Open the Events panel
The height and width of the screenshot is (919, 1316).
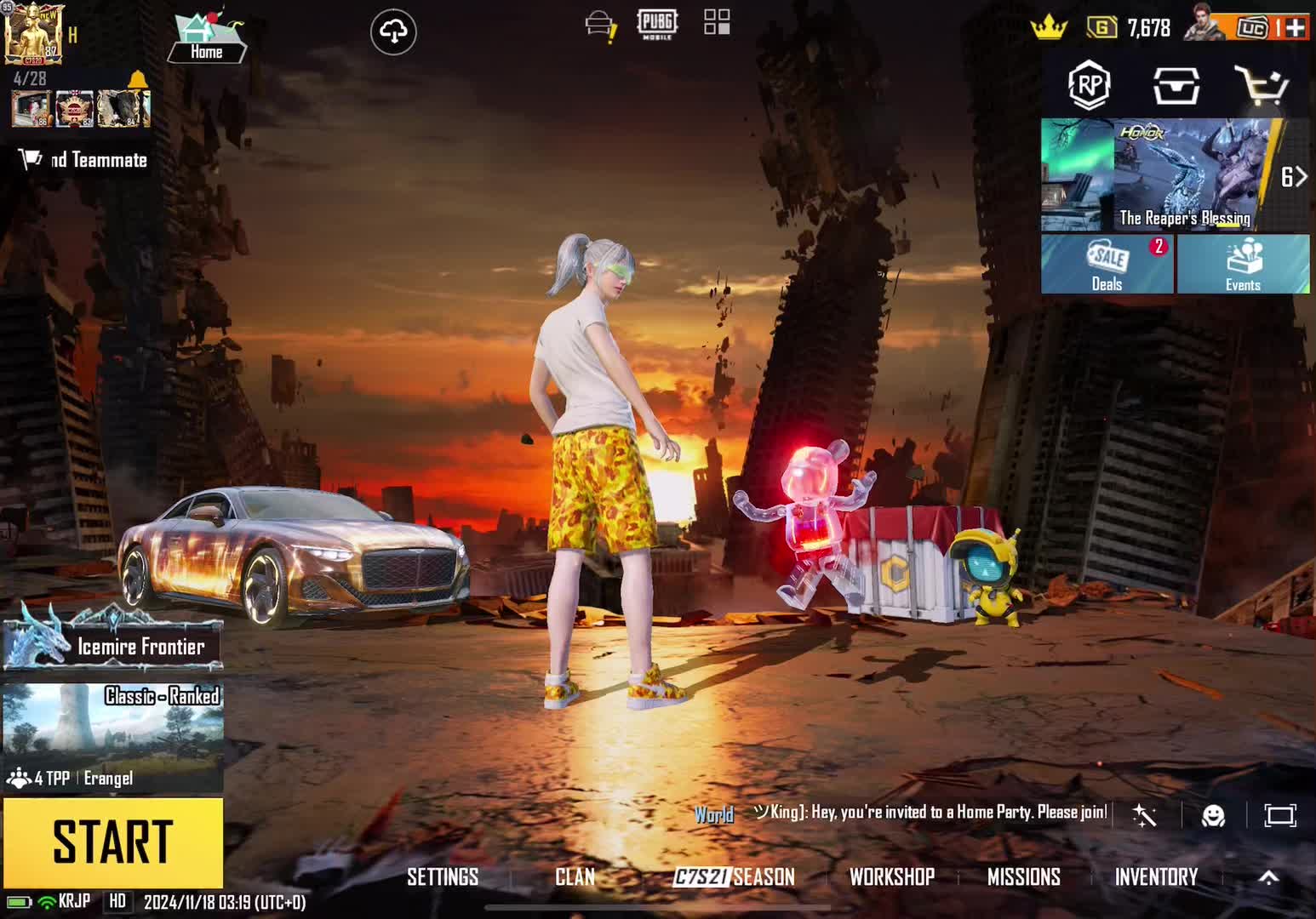(1243, 265)
